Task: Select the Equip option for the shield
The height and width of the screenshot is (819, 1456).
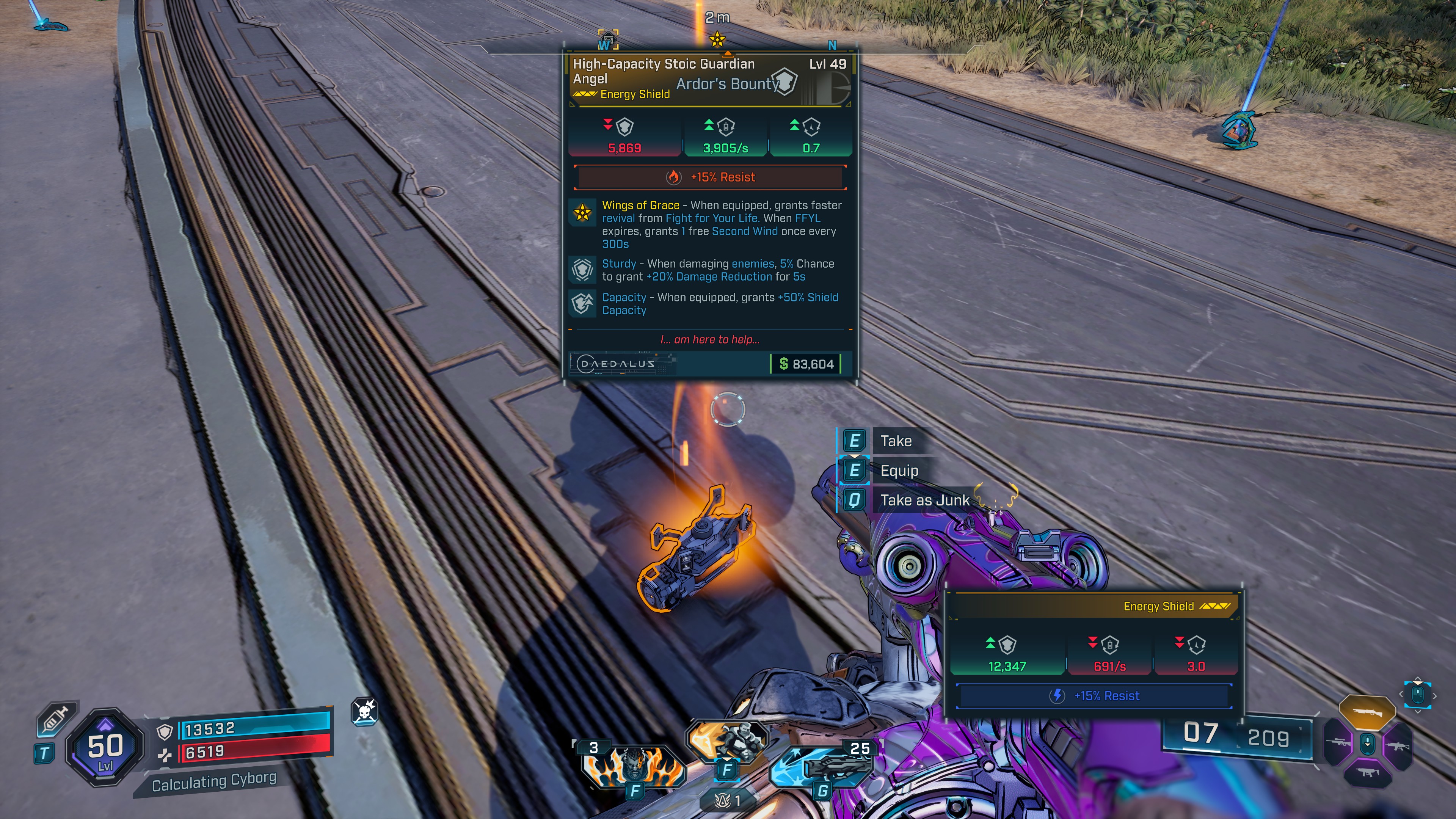Action: [899, 470]
